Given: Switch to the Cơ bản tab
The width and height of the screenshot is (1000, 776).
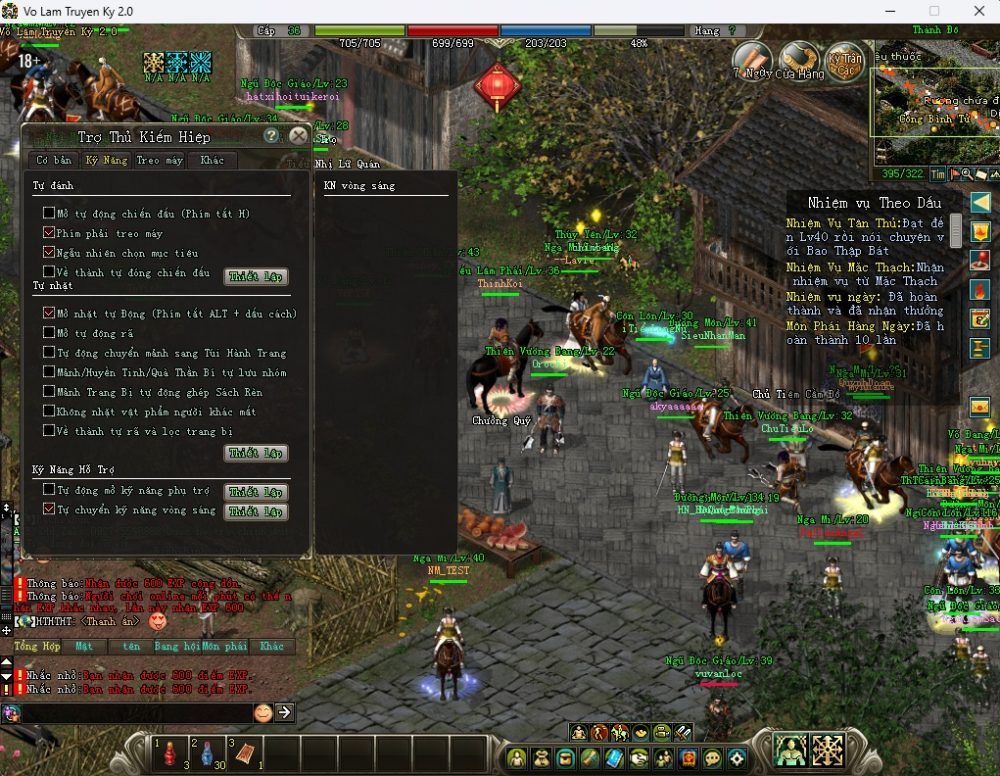Looking at the screenshot, I should pyautogui.click(x=54, y=160).
